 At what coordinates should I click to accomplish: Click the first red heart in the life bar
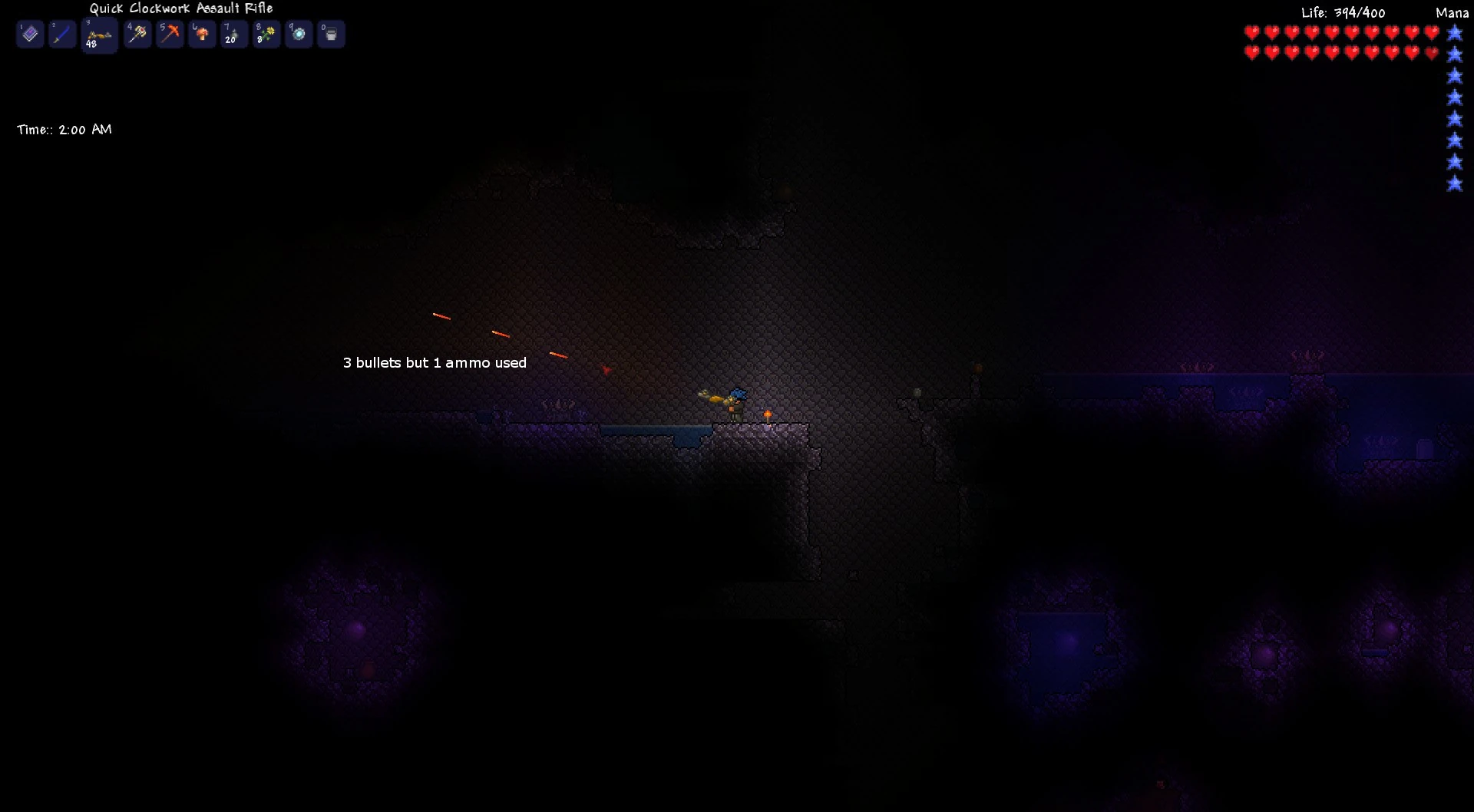click(x=1251, y=33)
